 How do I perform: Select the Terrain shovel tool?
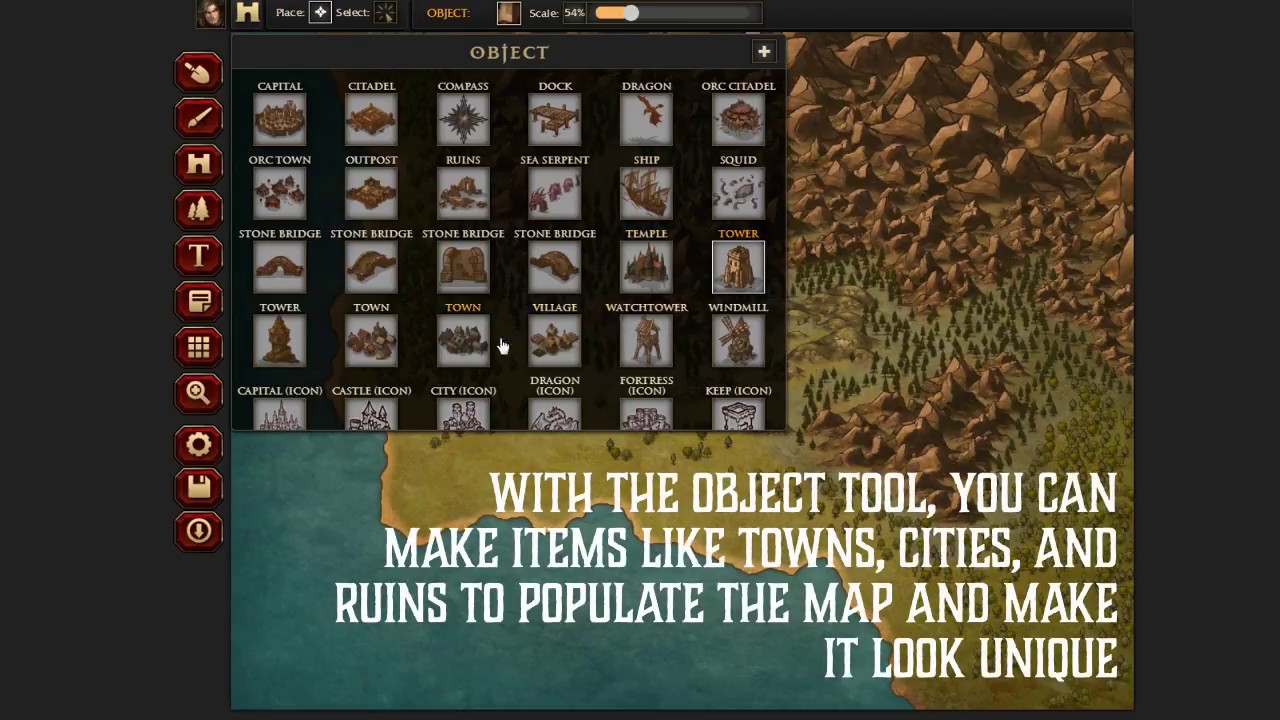tap(198, 72)
